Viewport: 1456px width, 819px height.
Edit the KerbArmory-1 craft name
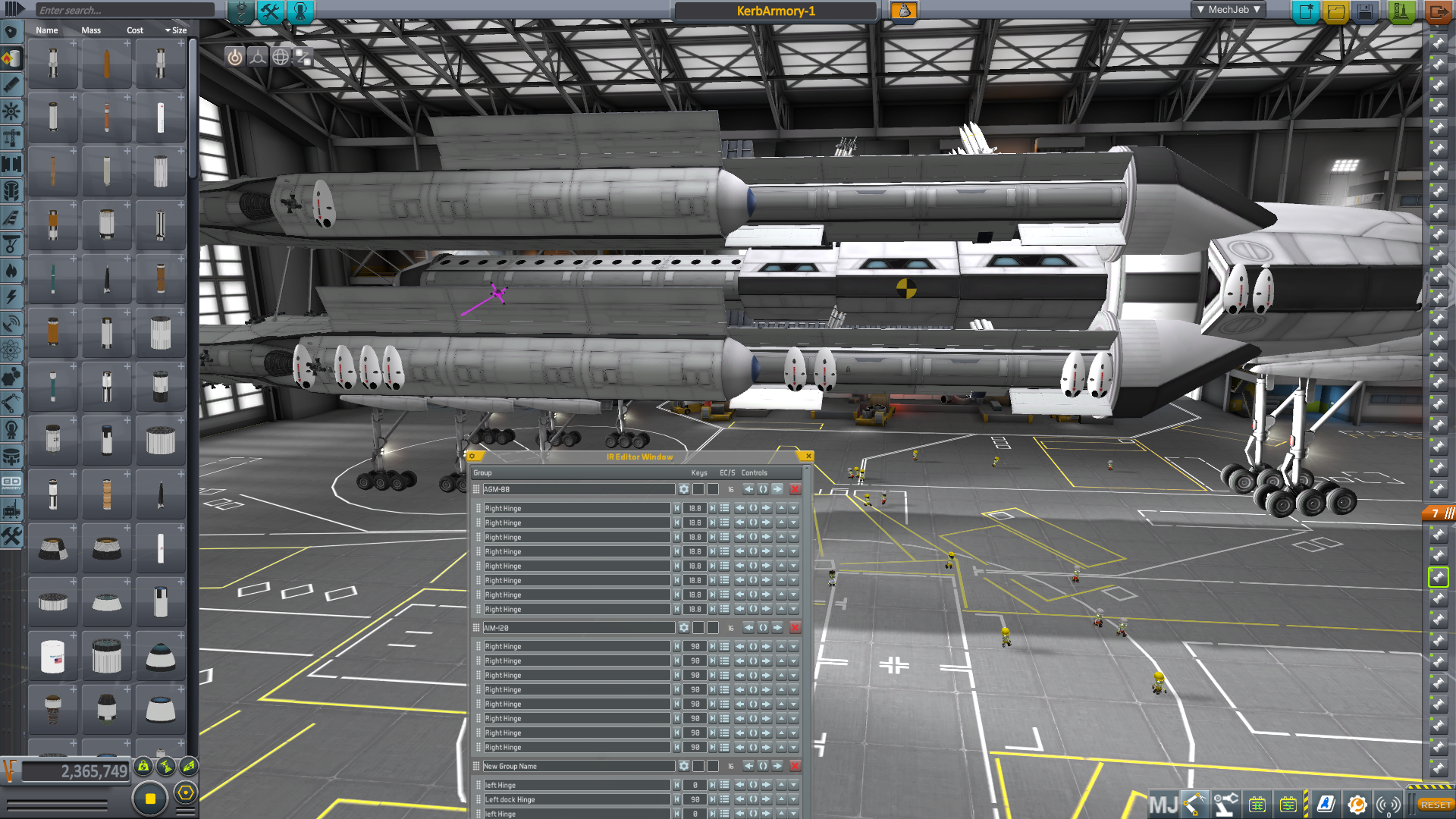pos(775,11)
